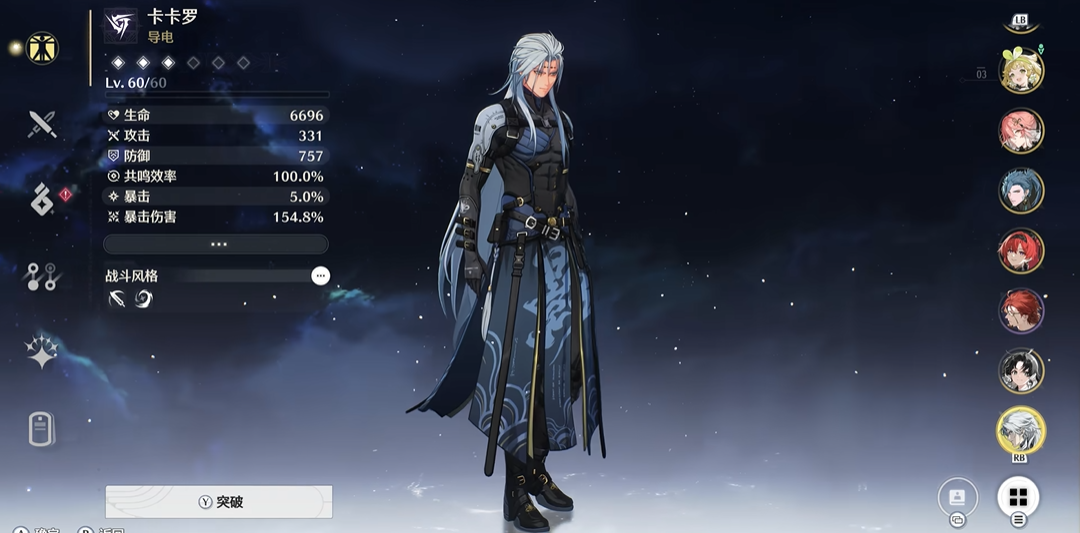Select the character overview figure tab
Screen dimensions: 1080x533
pos(42,48)
